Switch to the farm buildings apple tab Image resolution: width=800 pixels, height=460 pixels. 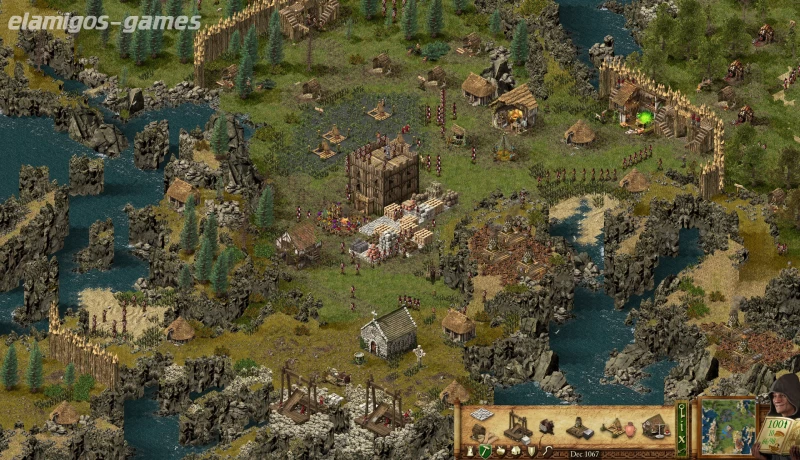click(500, 451)
